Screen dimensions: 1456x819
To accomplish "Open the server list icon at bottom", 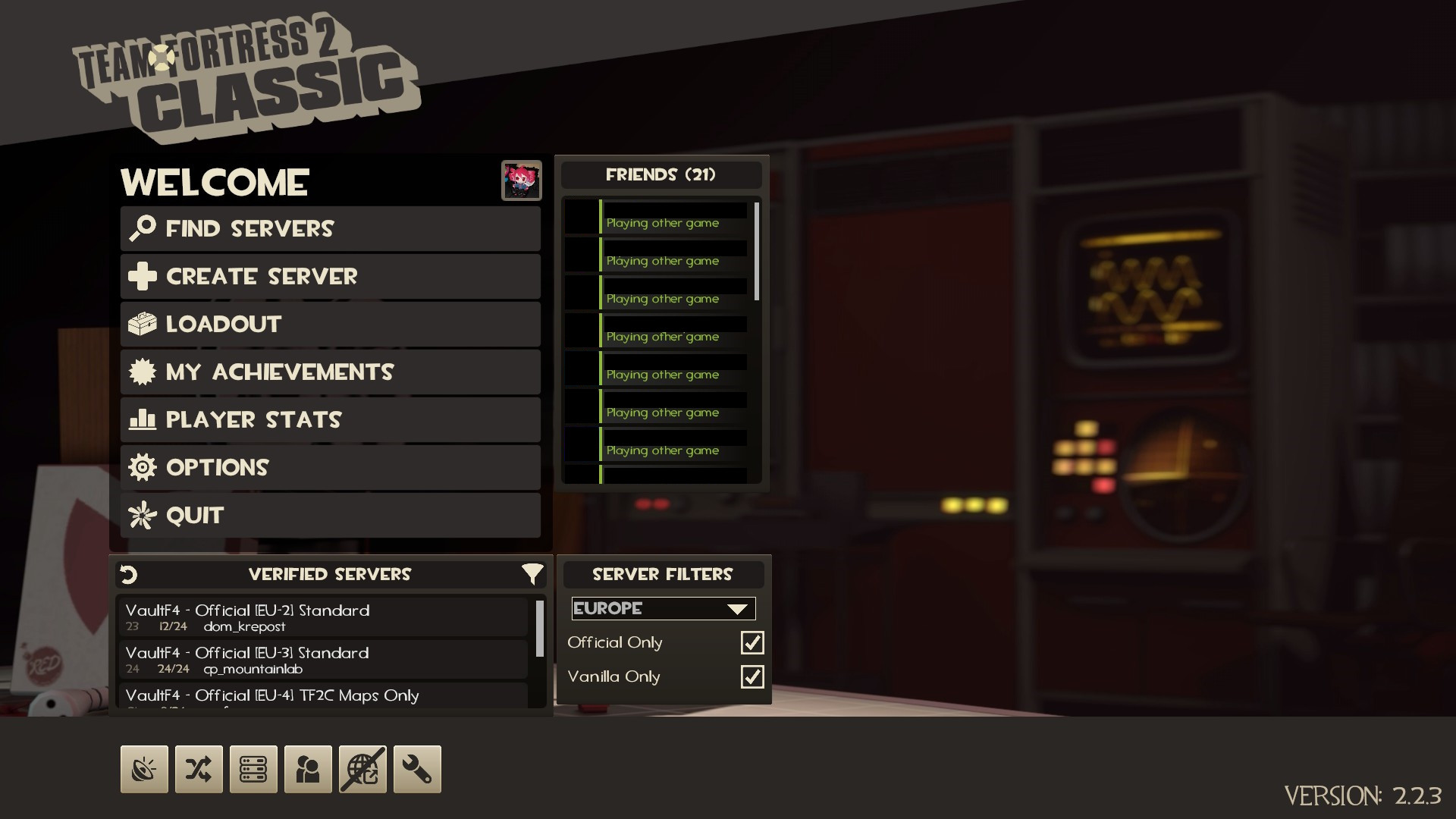I will tap(253, 769).
